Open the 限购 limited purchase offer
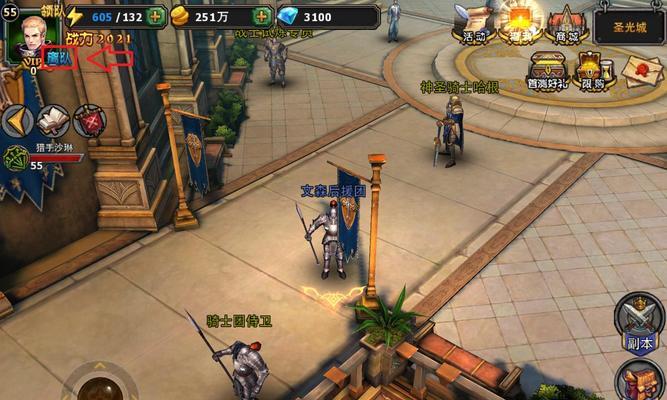This screenshot has width=667, height=400. point(594,70)
